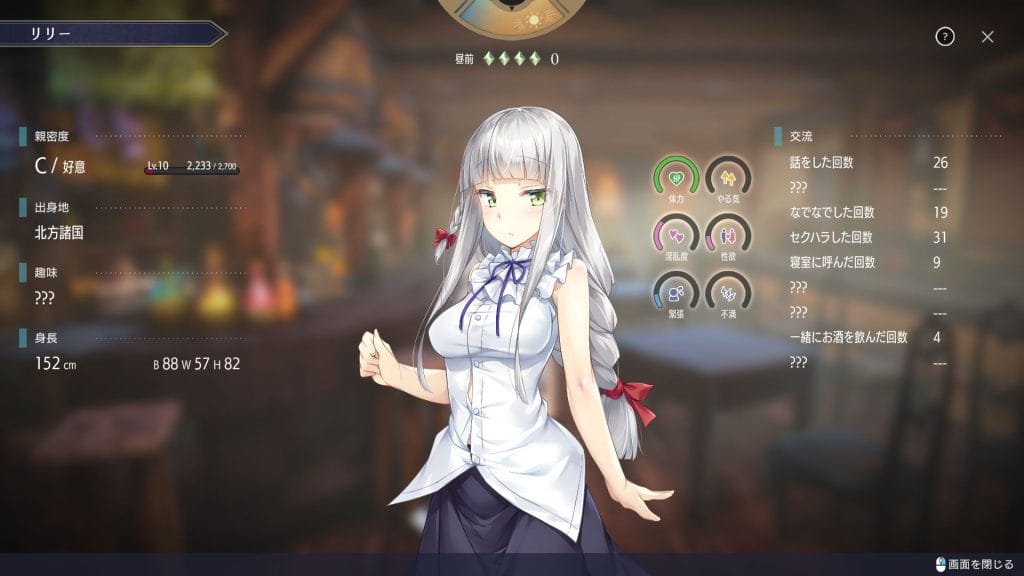Select the 体力 stamina gauge icon
This screenshot has height=576, width=1024.
(x=676, y=177)
